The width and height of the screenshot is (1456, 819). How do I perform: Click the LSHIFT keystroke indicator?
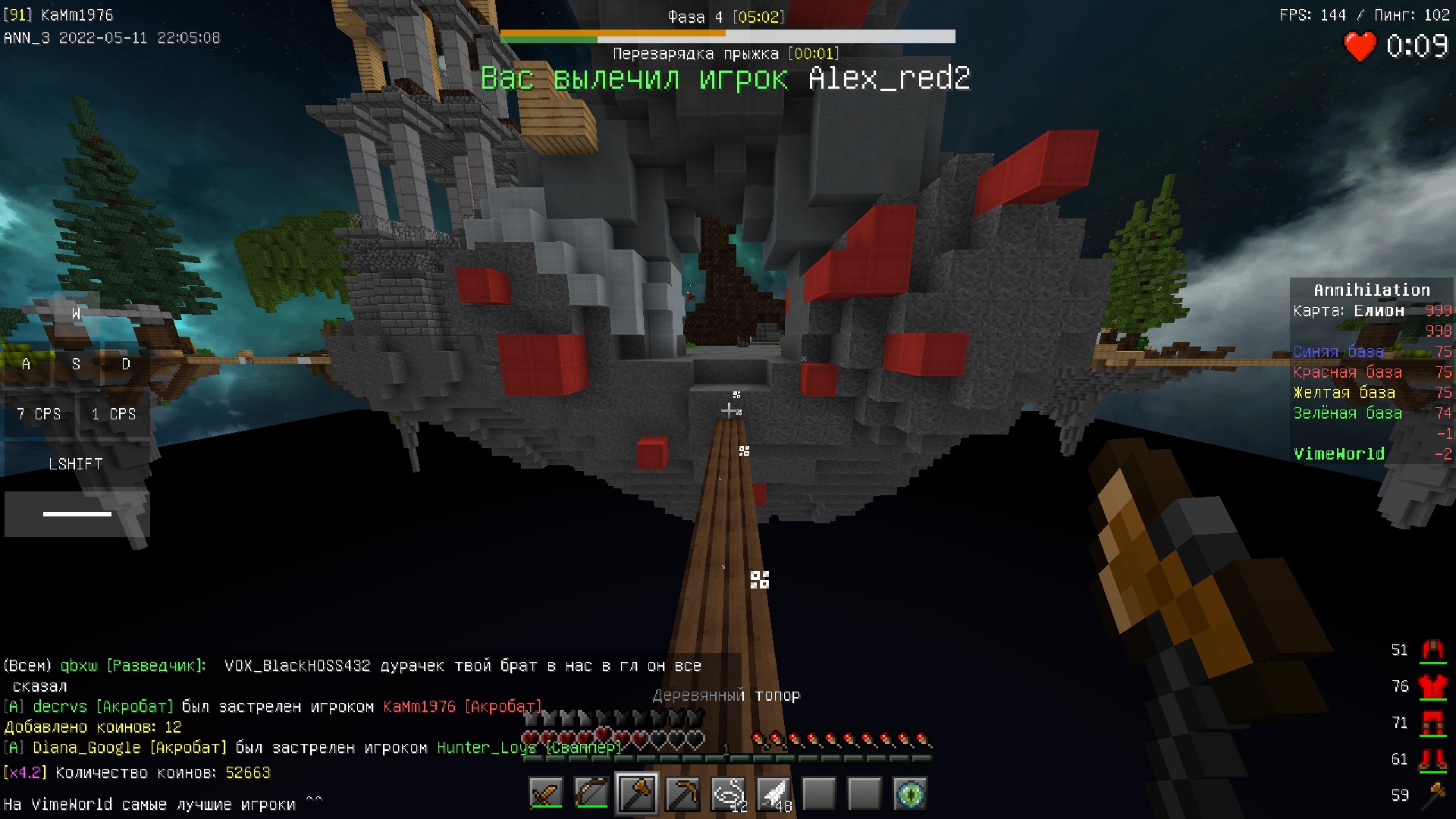point(76,464)
